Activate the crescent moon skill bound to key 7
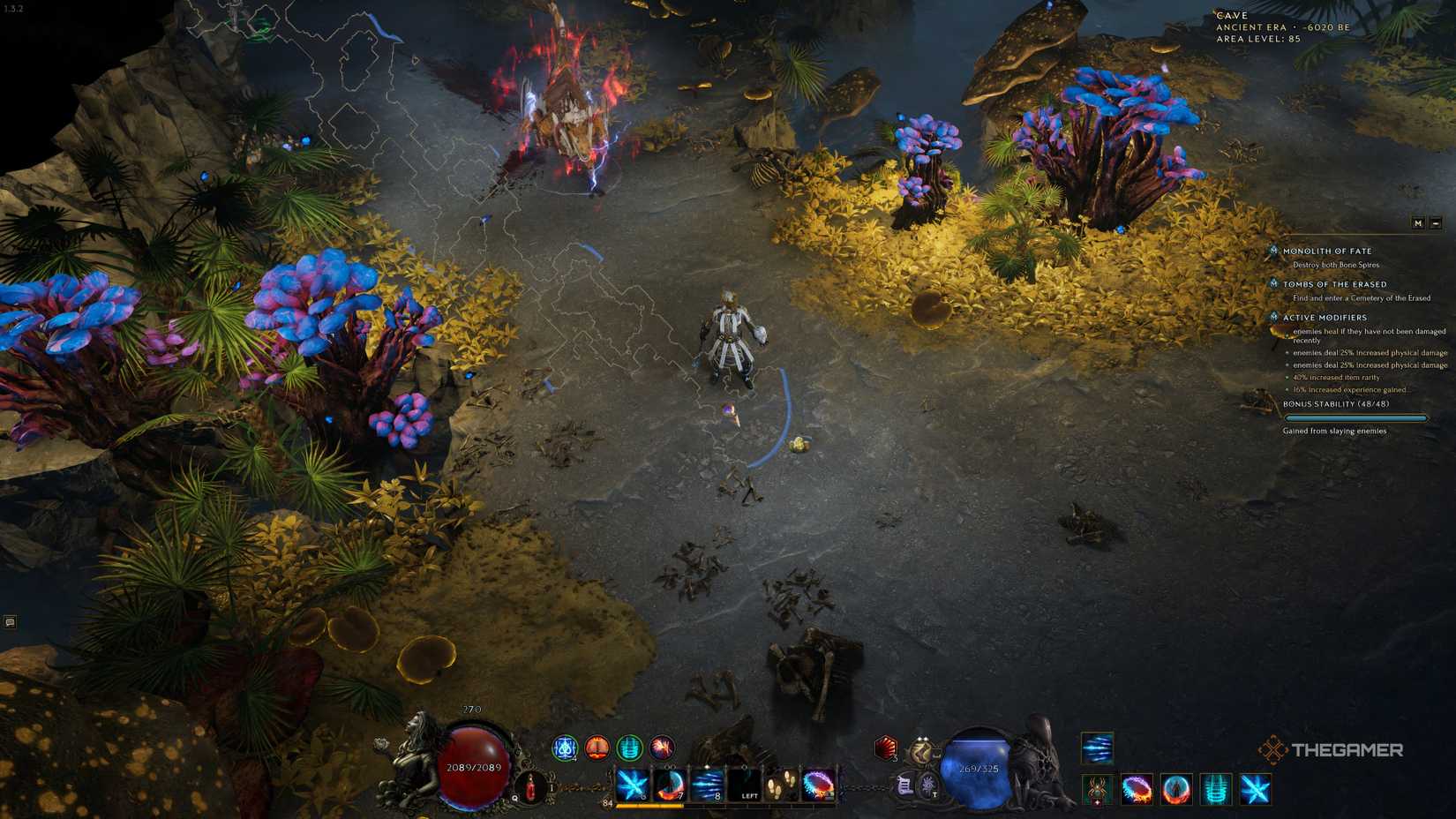Screen dimensions: 1456x819 coord(670,785)
